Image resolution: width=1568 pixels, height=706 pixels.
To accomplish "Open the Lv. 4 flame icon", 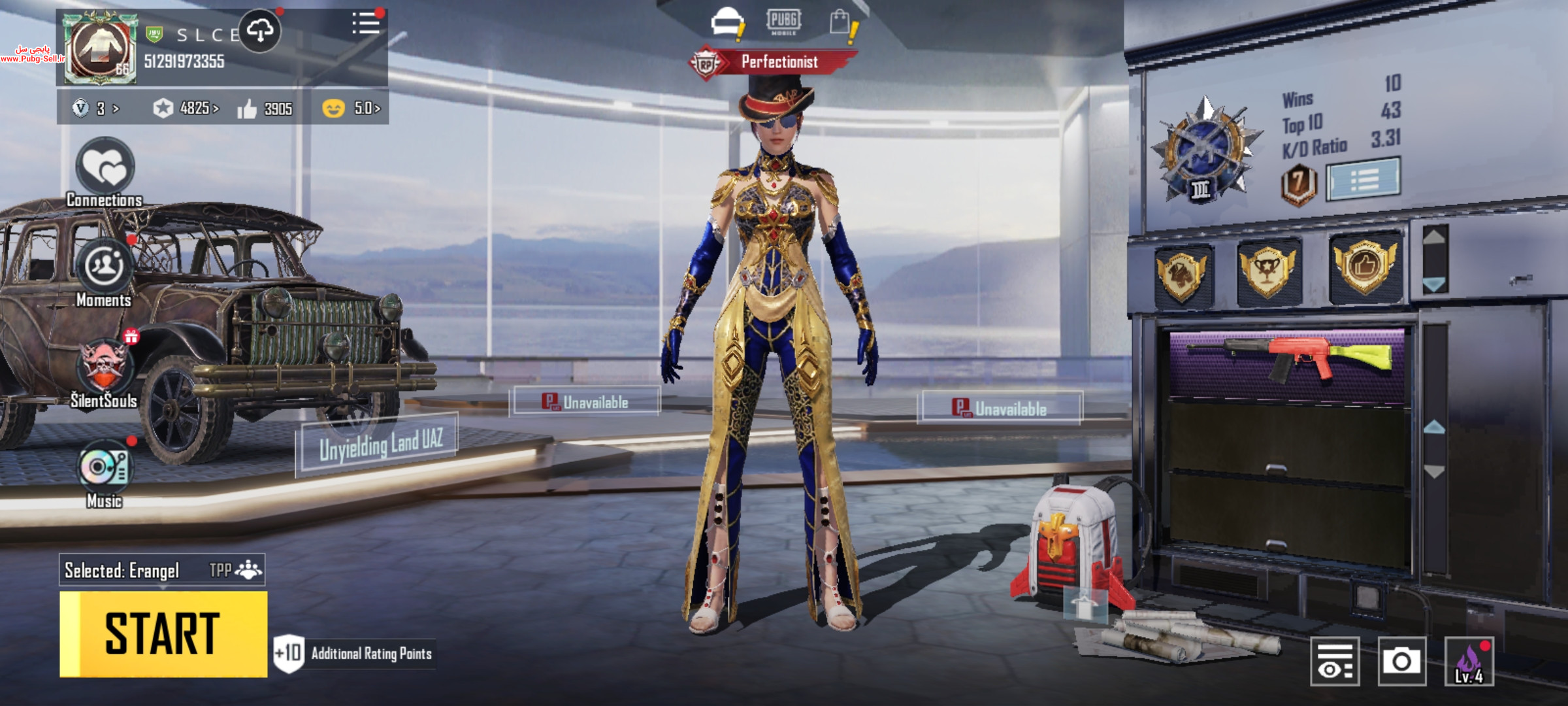I will point(1469,661).
